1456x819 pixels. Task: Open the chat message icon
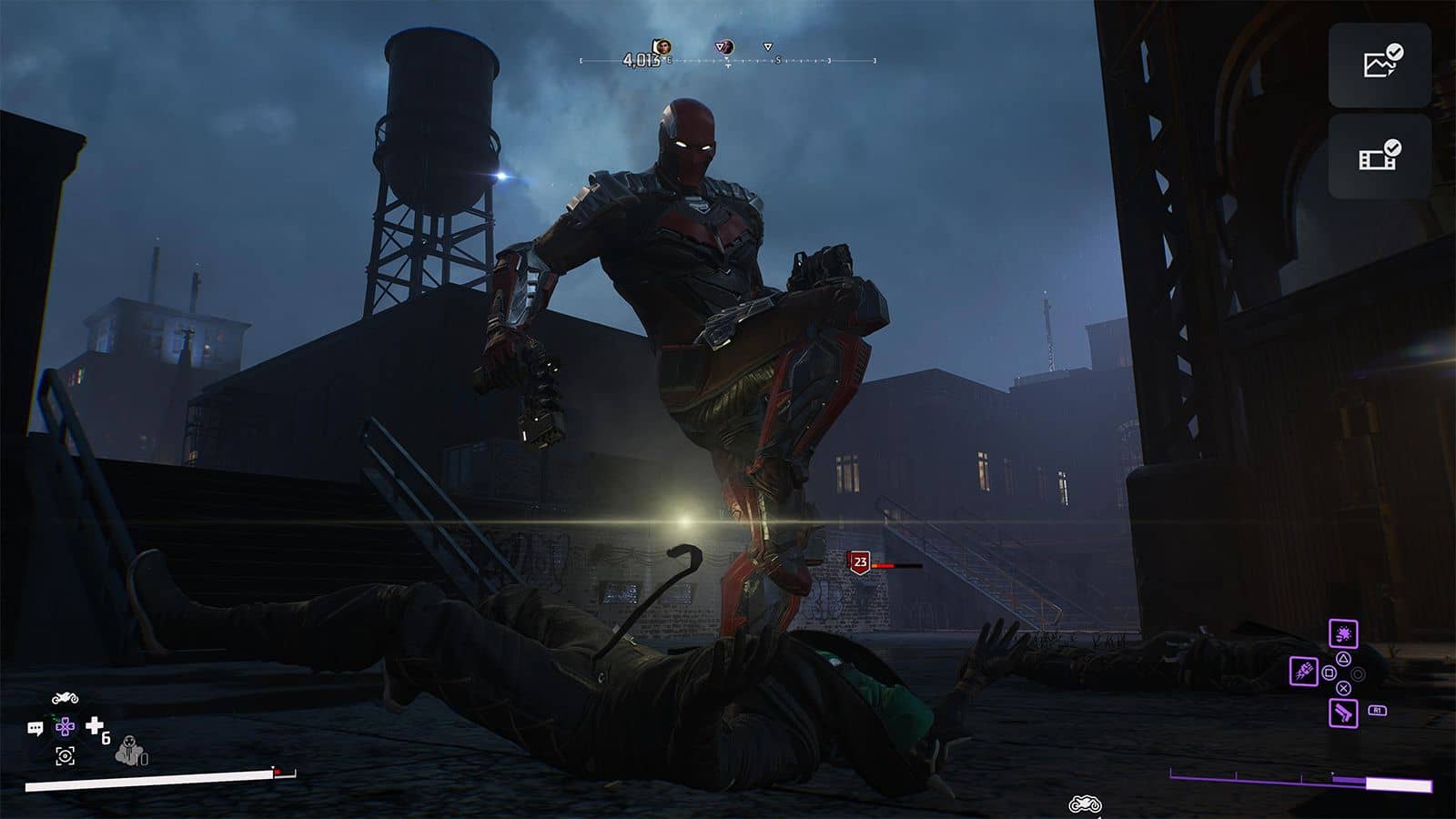(35, 728)
